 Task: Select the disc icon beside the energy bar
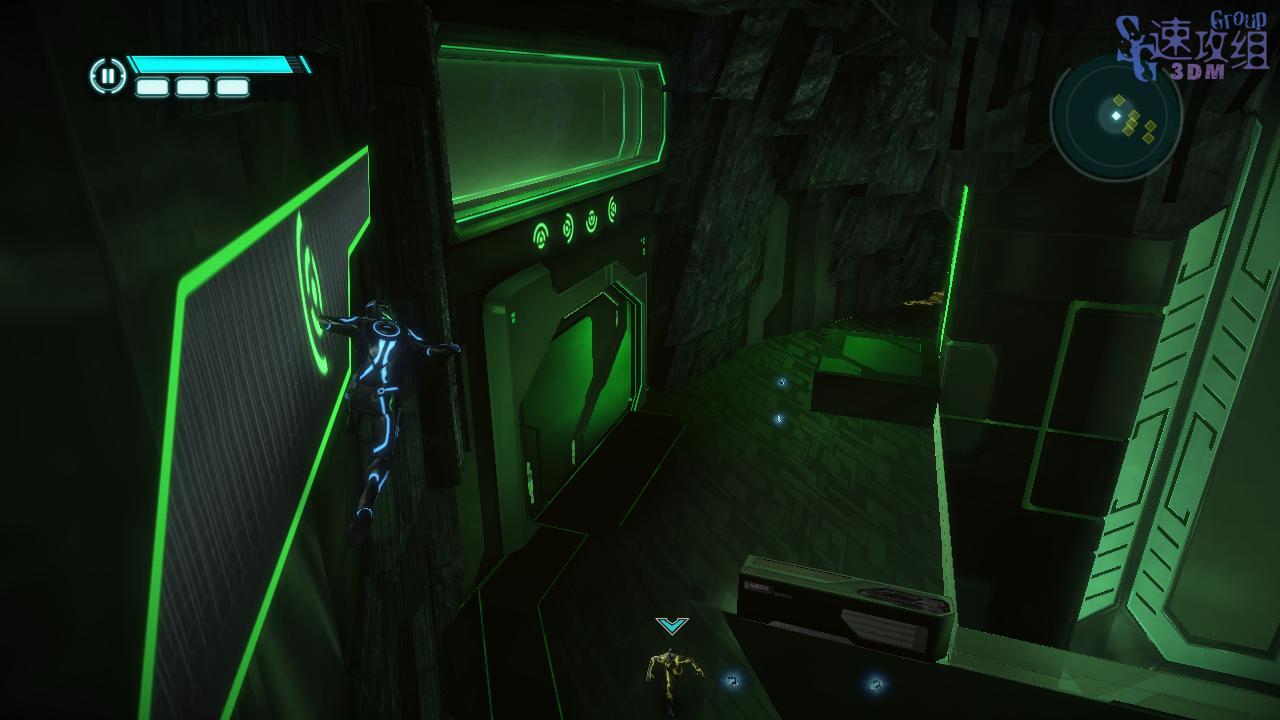[107, 76]
